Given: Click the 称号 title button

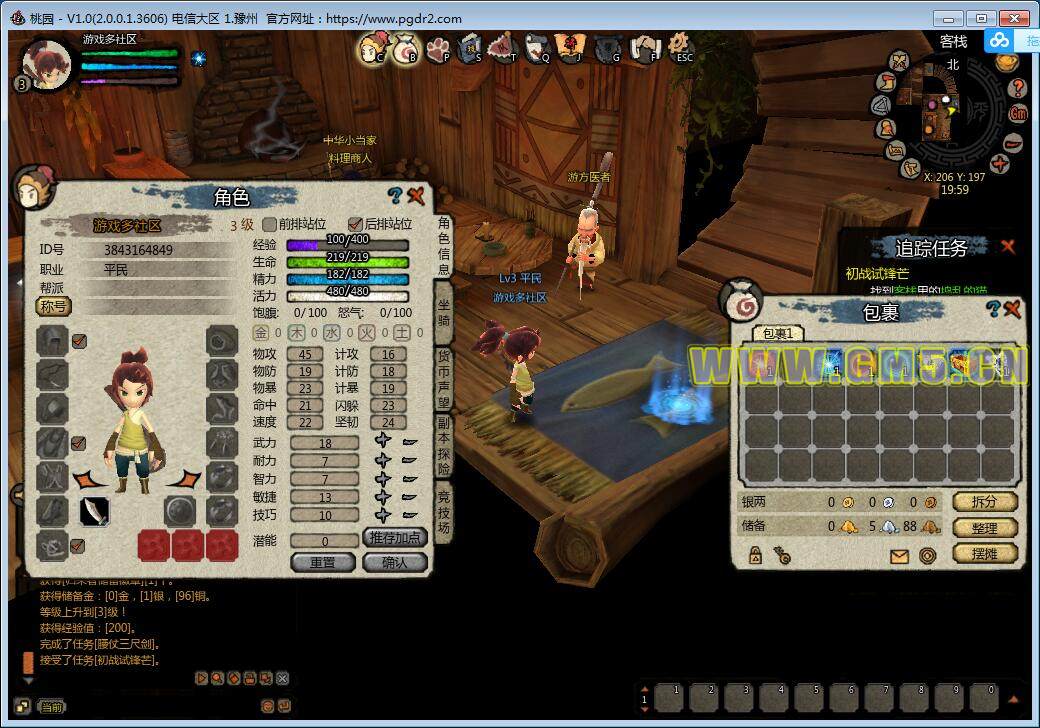Looking at the screenshot, I should [55, 306].
